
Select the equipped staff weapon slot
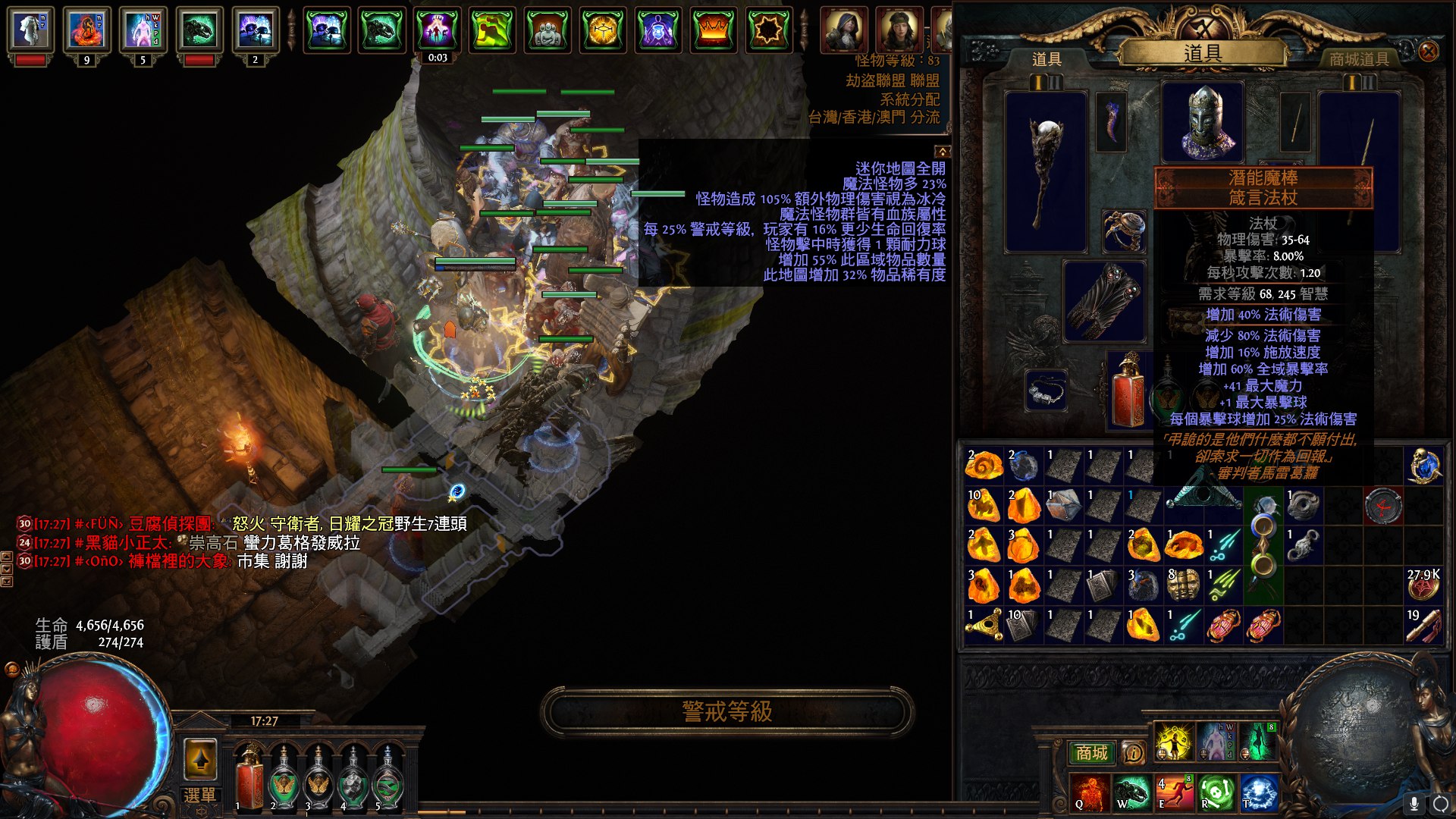[x=1046, y=171]
